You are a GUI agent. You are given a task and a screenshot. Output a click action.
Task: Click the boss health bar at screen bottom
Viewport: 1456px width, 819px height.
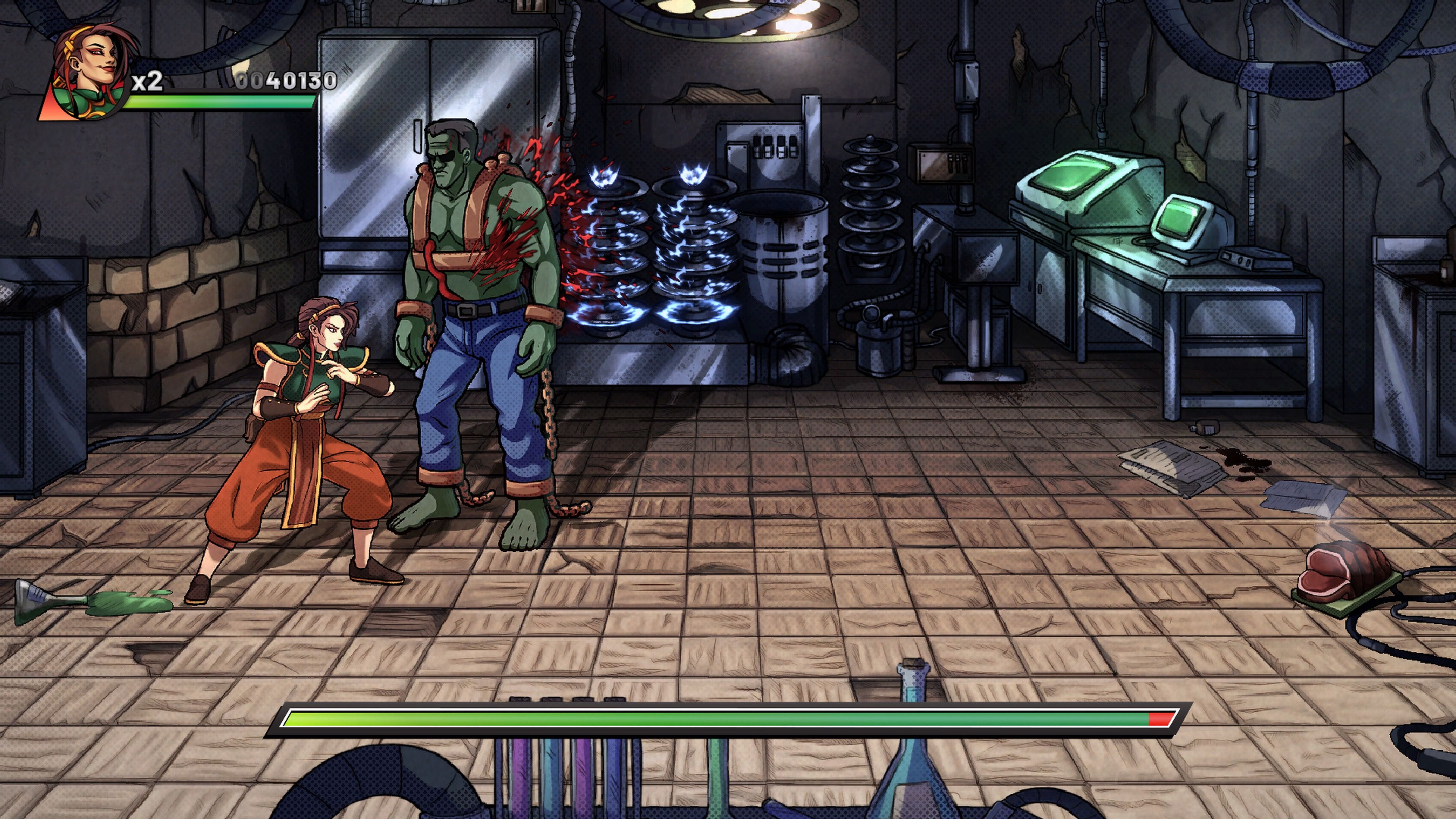click(x=729, y=719)
